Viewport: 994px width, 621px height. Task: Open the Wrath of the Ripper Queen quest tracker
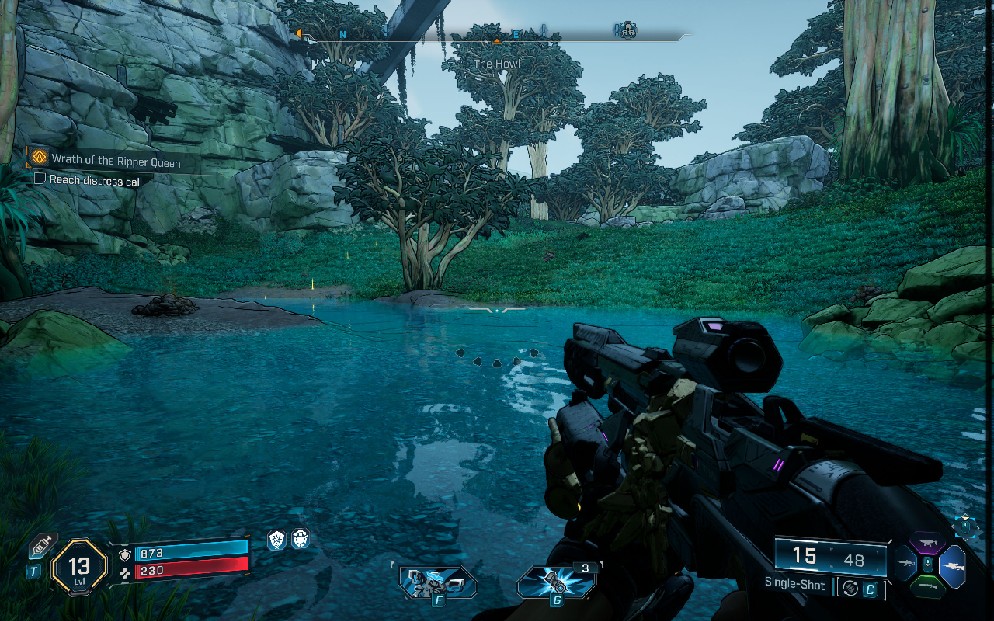click(108, 160)
